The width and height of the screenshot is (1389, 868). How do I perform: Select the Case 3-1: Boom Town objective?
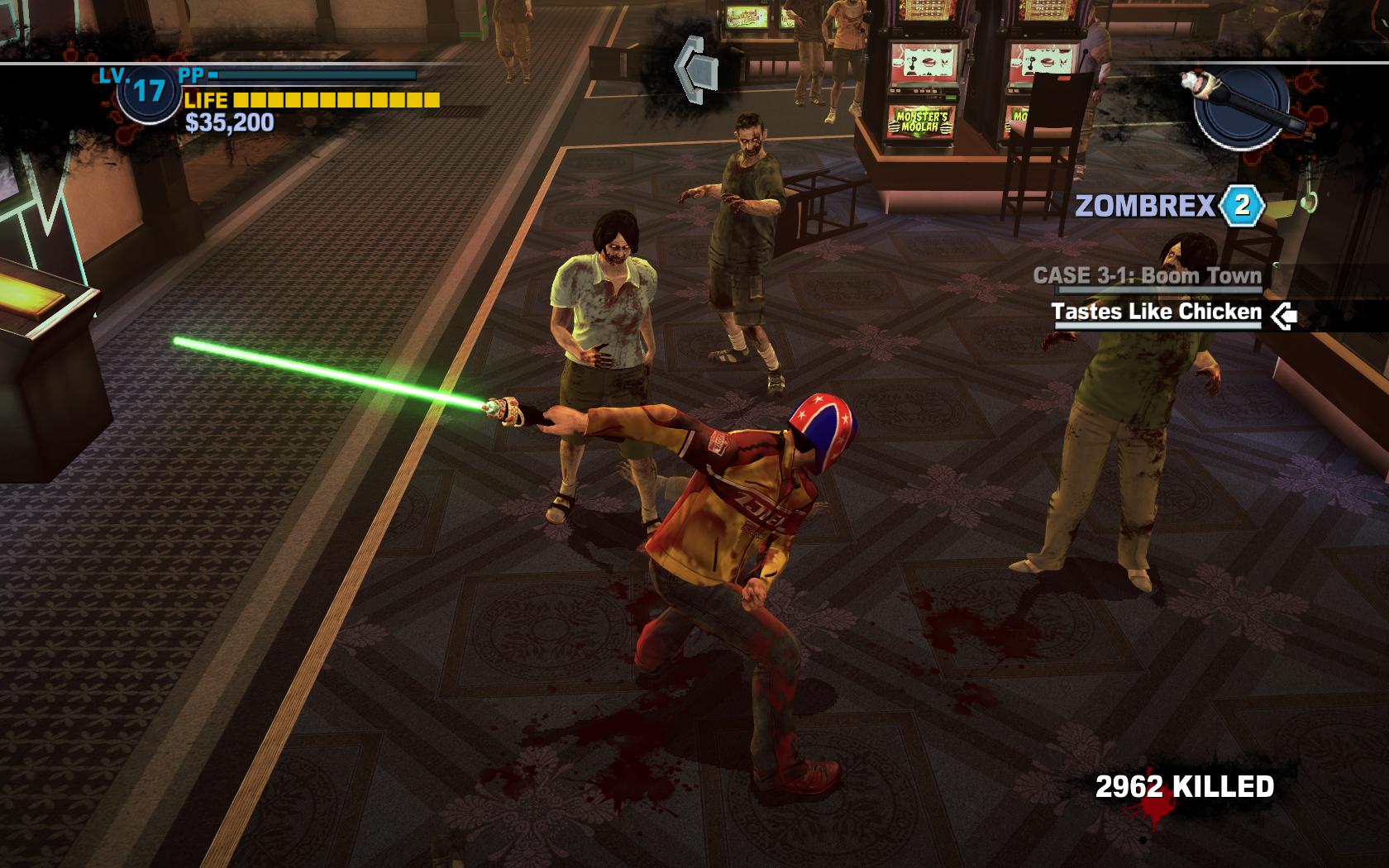point(1147,276)
